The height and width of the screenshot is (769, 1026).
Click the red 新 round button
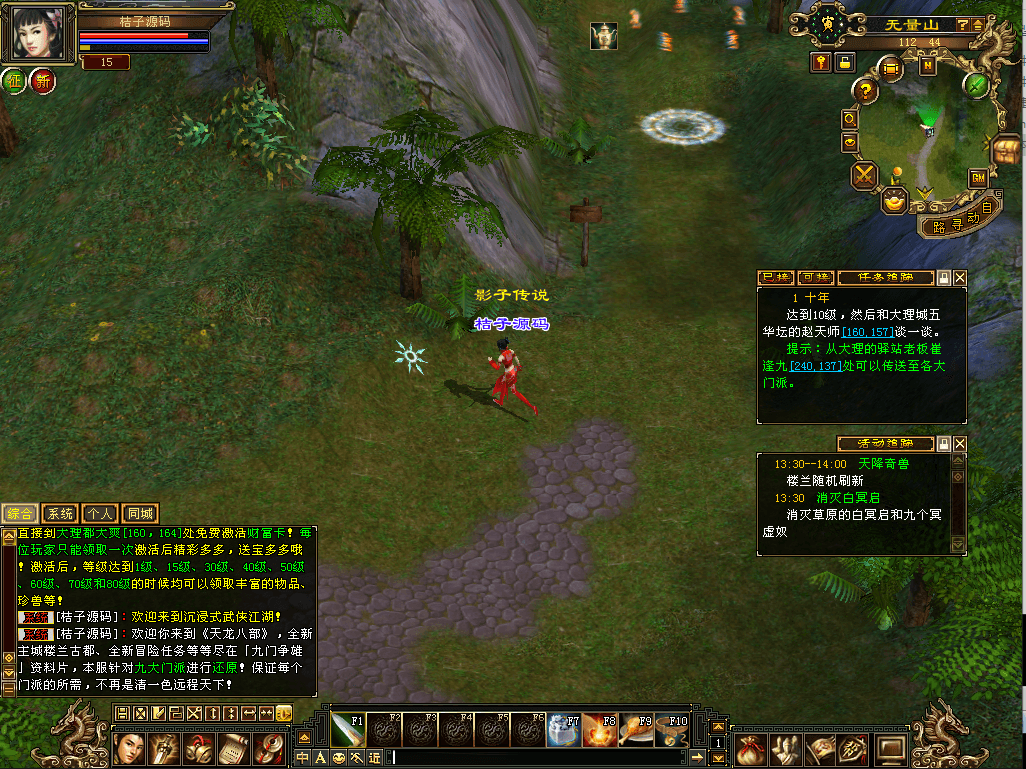pos(43,80)
